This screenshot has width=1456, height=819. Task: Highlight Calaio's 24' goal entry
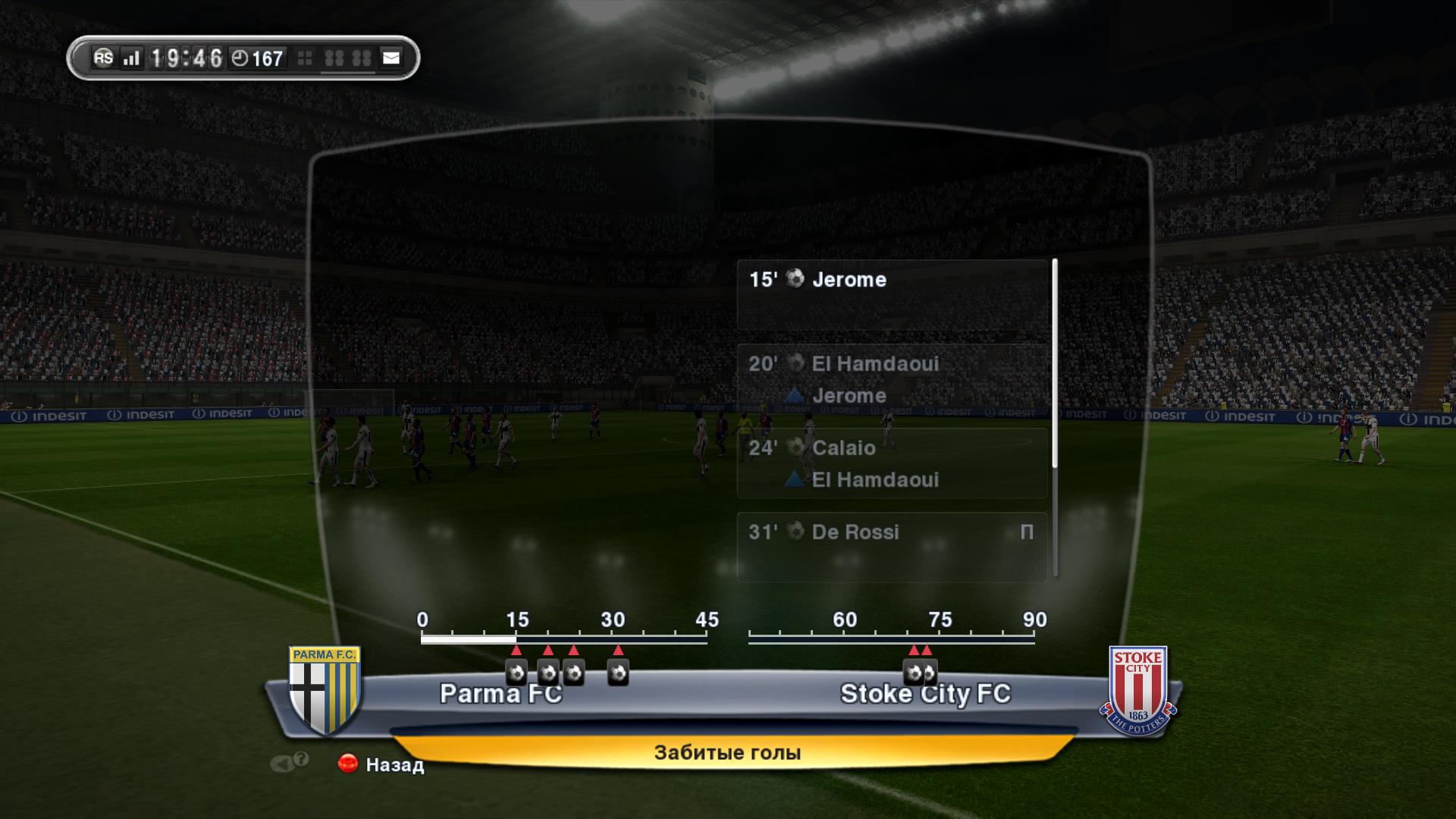point(893,463)
